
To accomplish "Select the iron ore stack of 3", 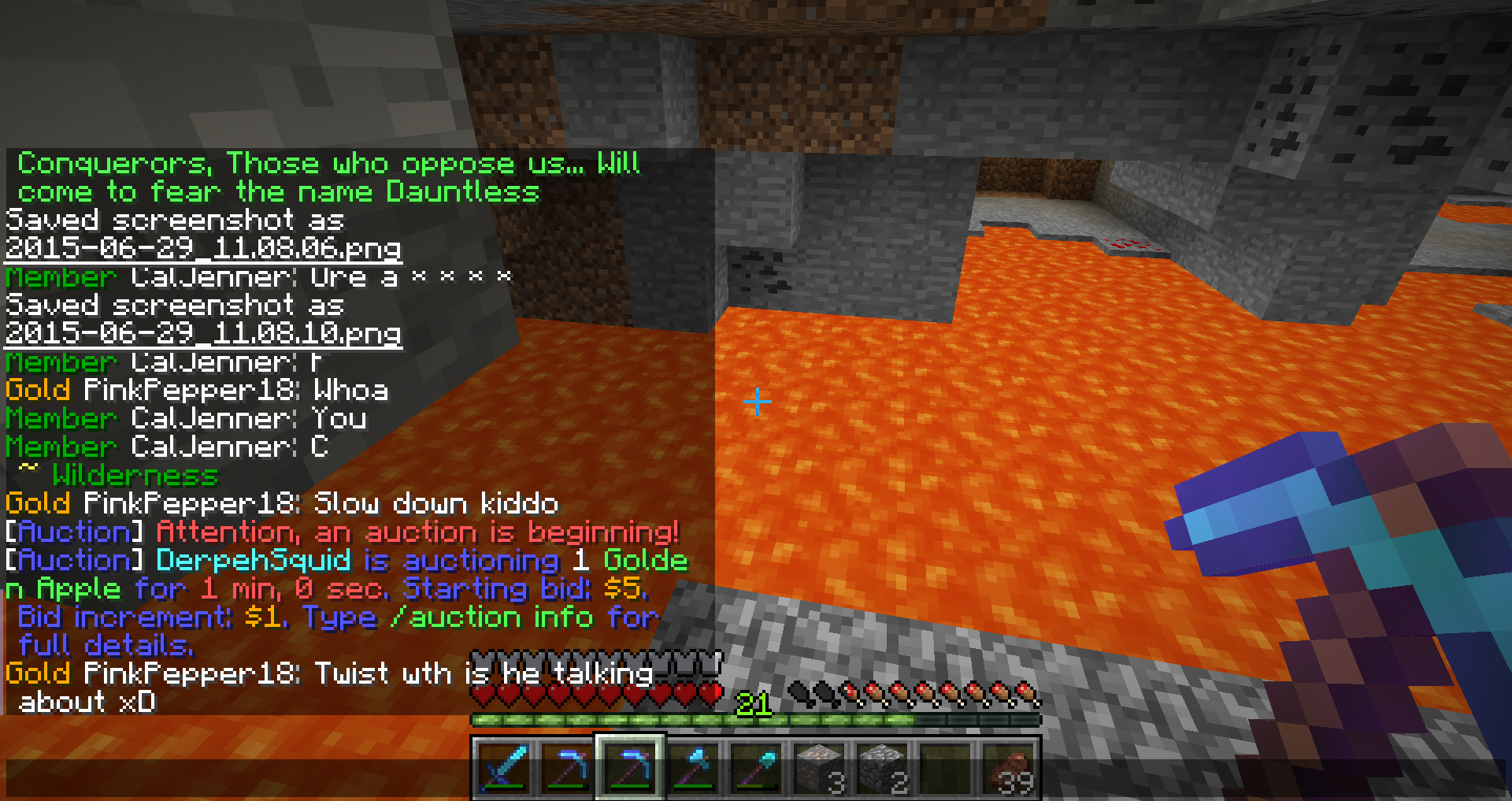I will pos(819,768).
